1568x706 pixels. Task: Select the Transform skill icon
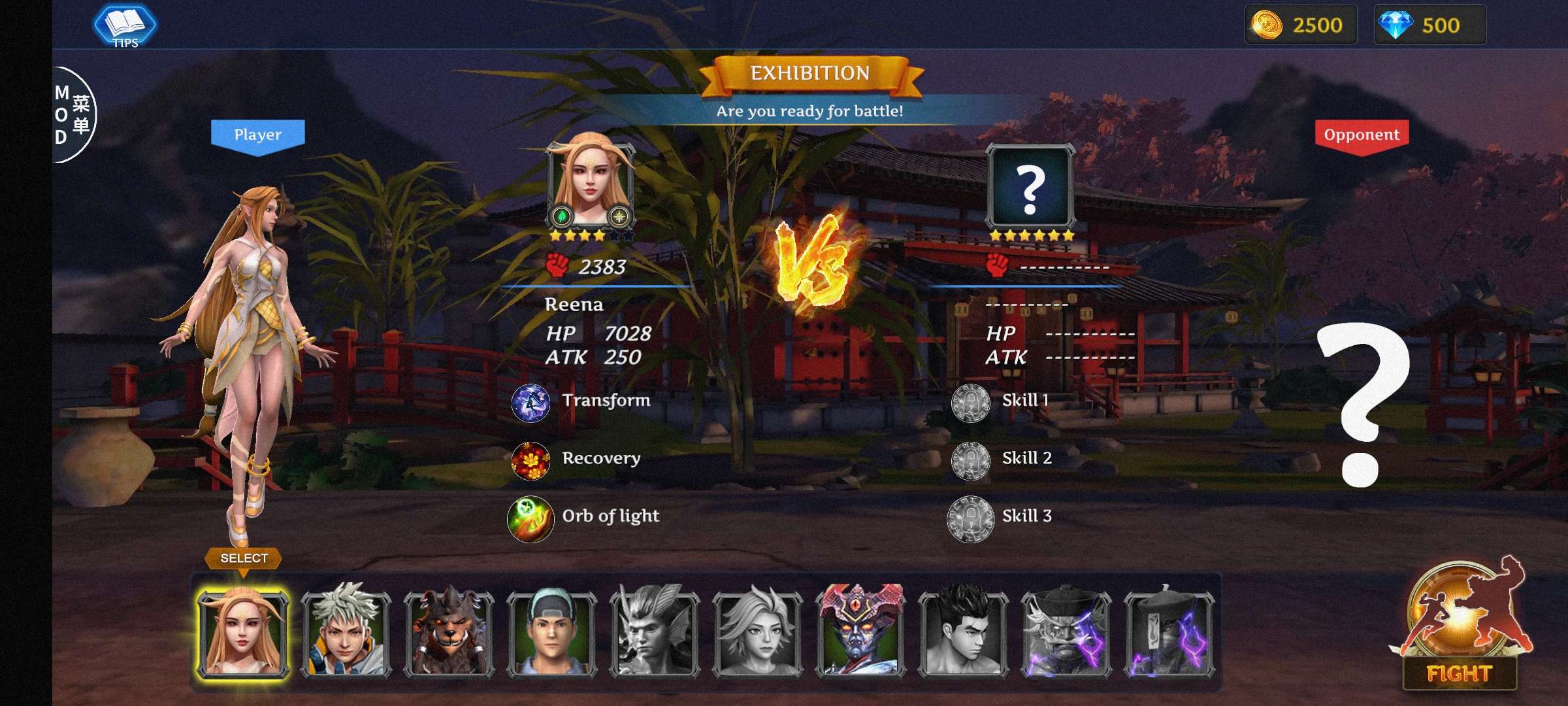click(531, 401)
